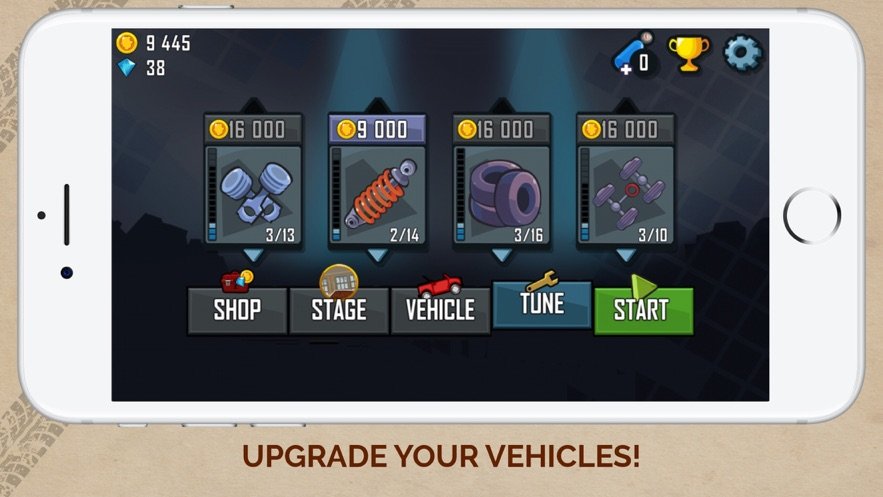883x497 pixels.
Task: Open the Vehicle selection
Action: (x=440, y=310)
